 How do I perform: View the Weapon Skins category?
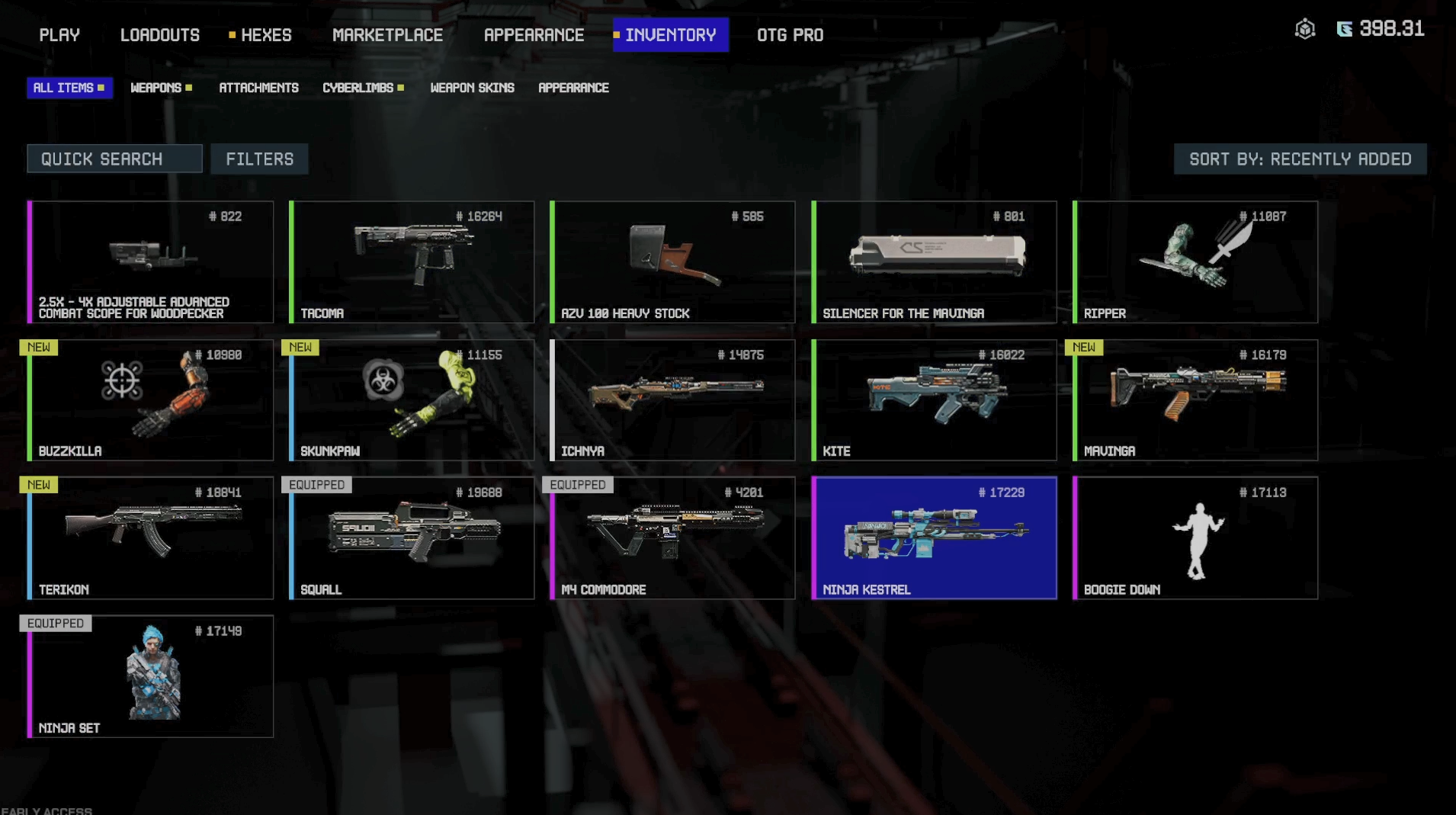[472, 88]
